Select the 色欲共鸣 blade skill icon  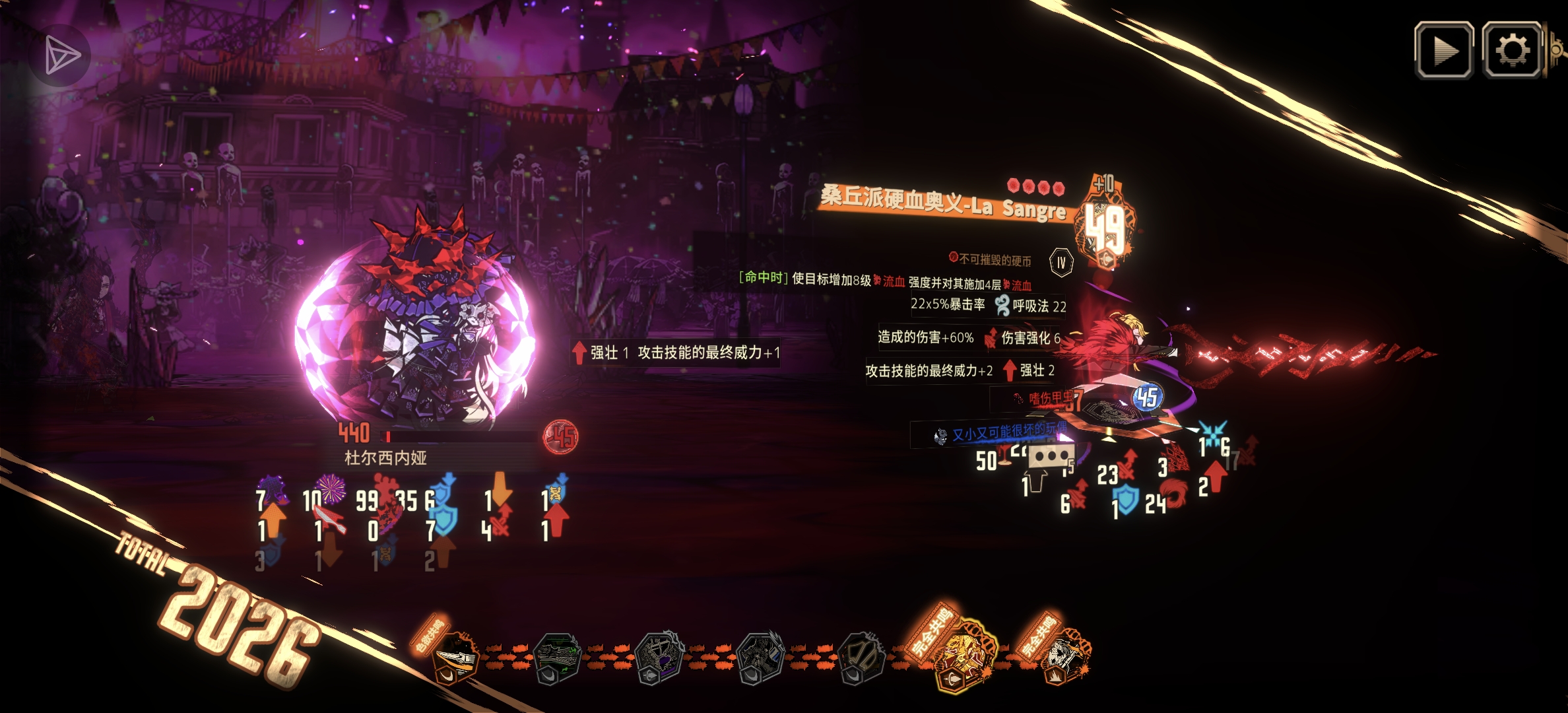(x=456, y=656)
